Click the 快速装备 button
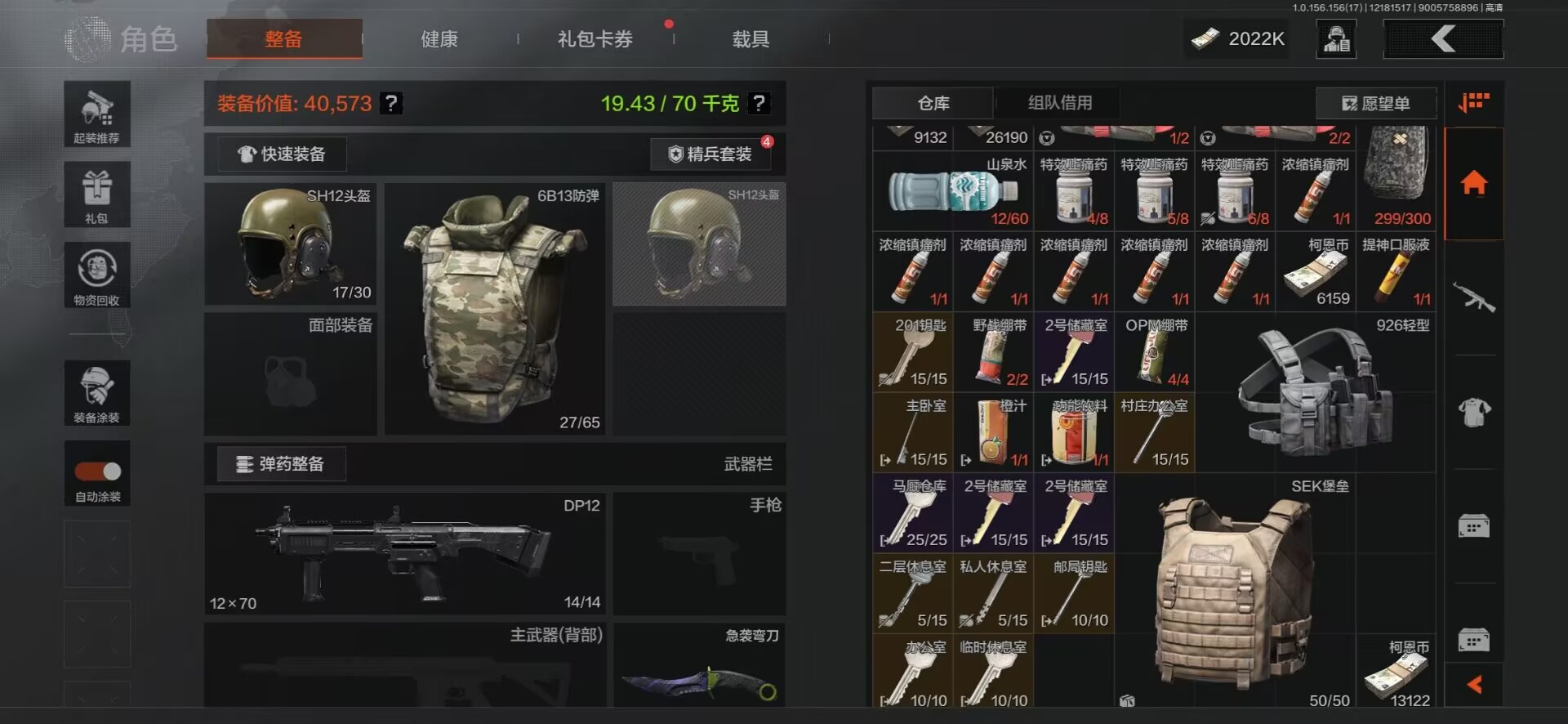Screen dimensions: 1568x724 pos(282,154)
